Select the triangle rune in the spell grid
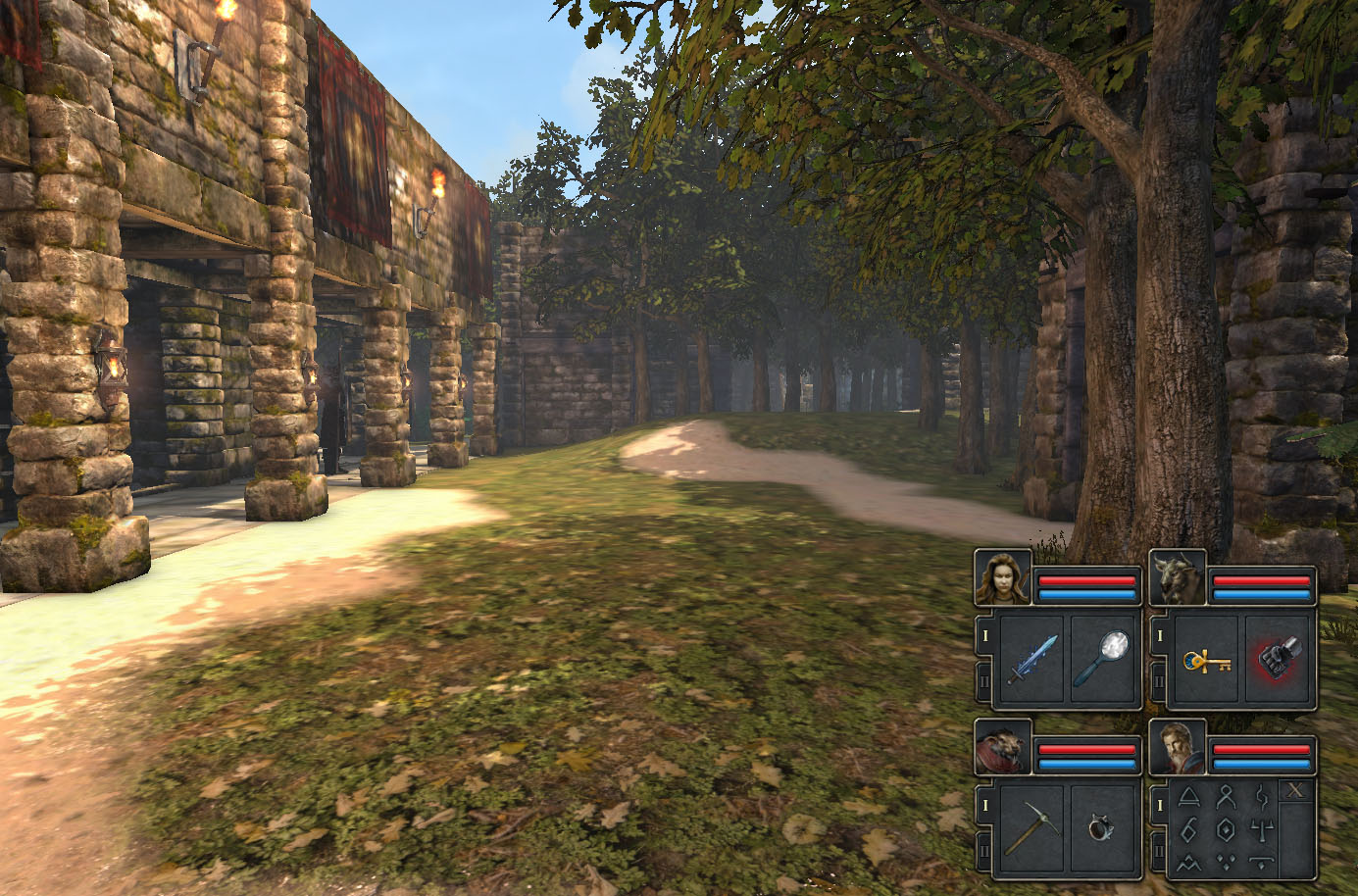The height and width of the screenshot is (896, 1358). [1189, 798]
